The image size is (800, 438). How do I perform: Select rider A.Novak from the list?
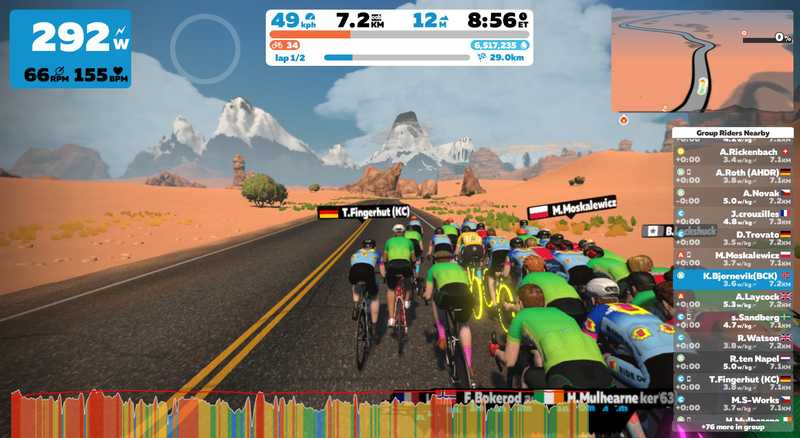[735, 196]
